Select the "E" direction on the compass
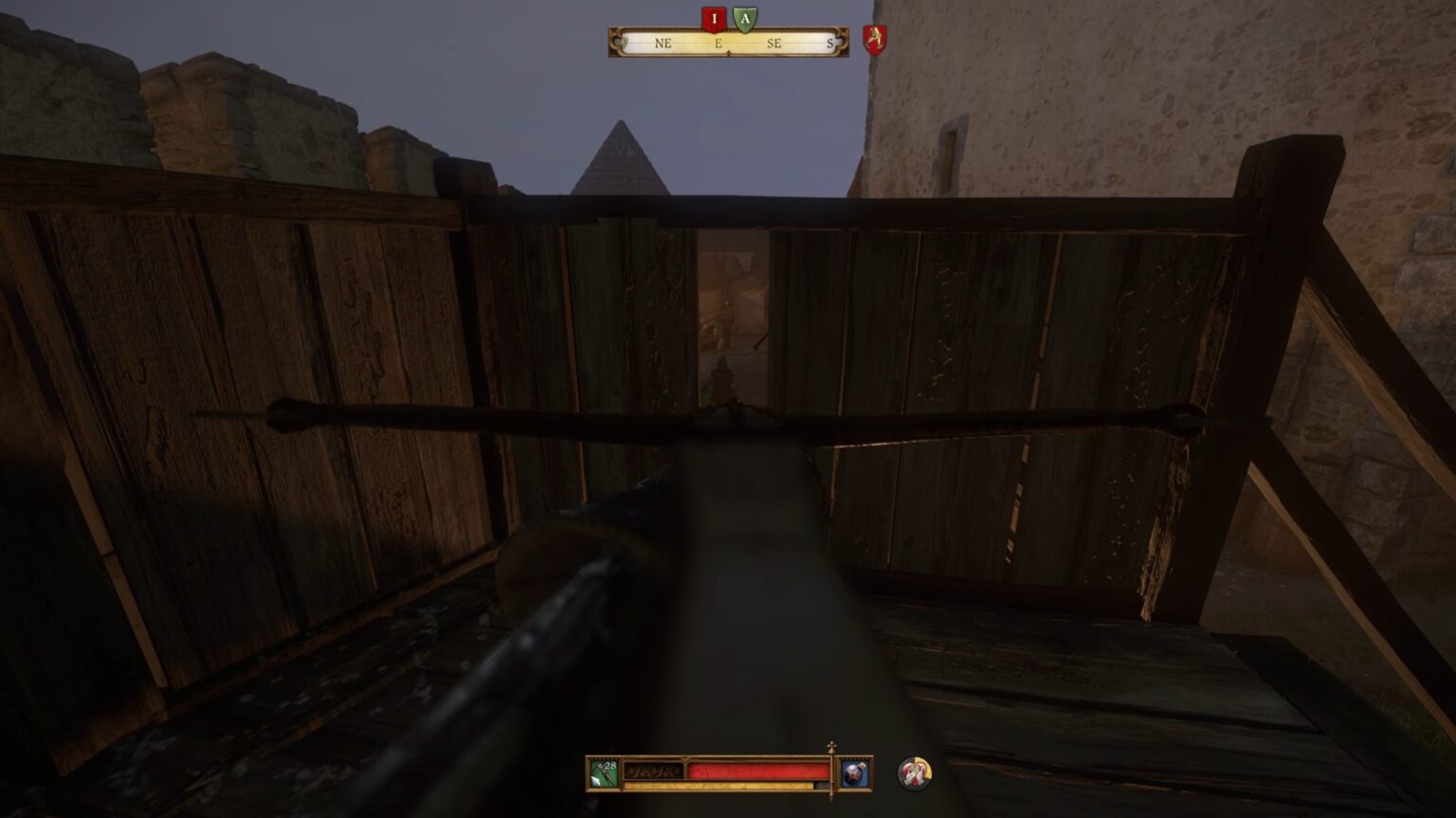This screenshot has width=1456, height=818. (719, 43)
